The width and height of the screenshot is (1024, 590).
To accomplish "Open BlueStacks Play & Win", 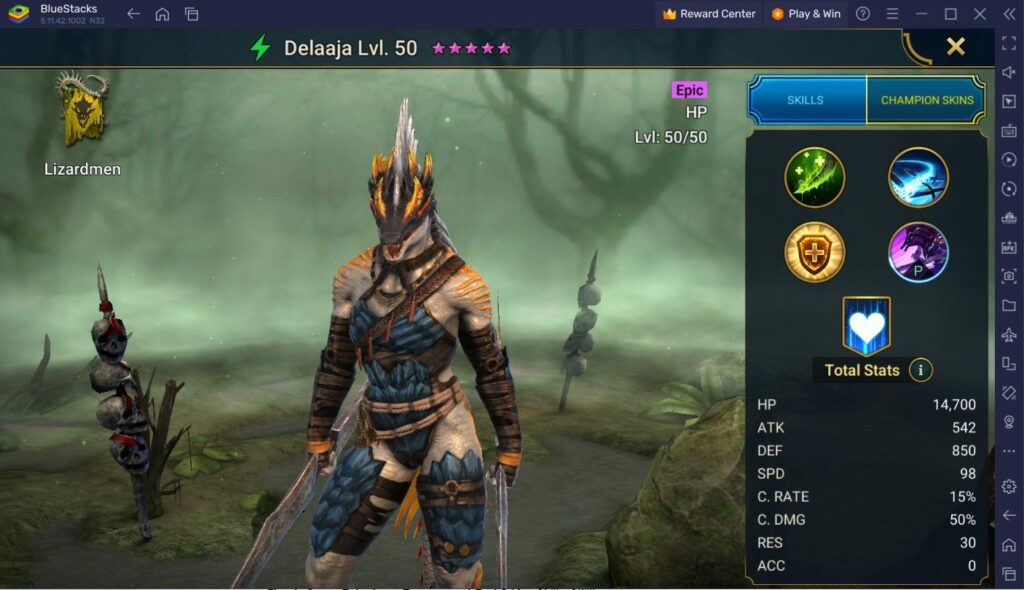I will [806, 14].
